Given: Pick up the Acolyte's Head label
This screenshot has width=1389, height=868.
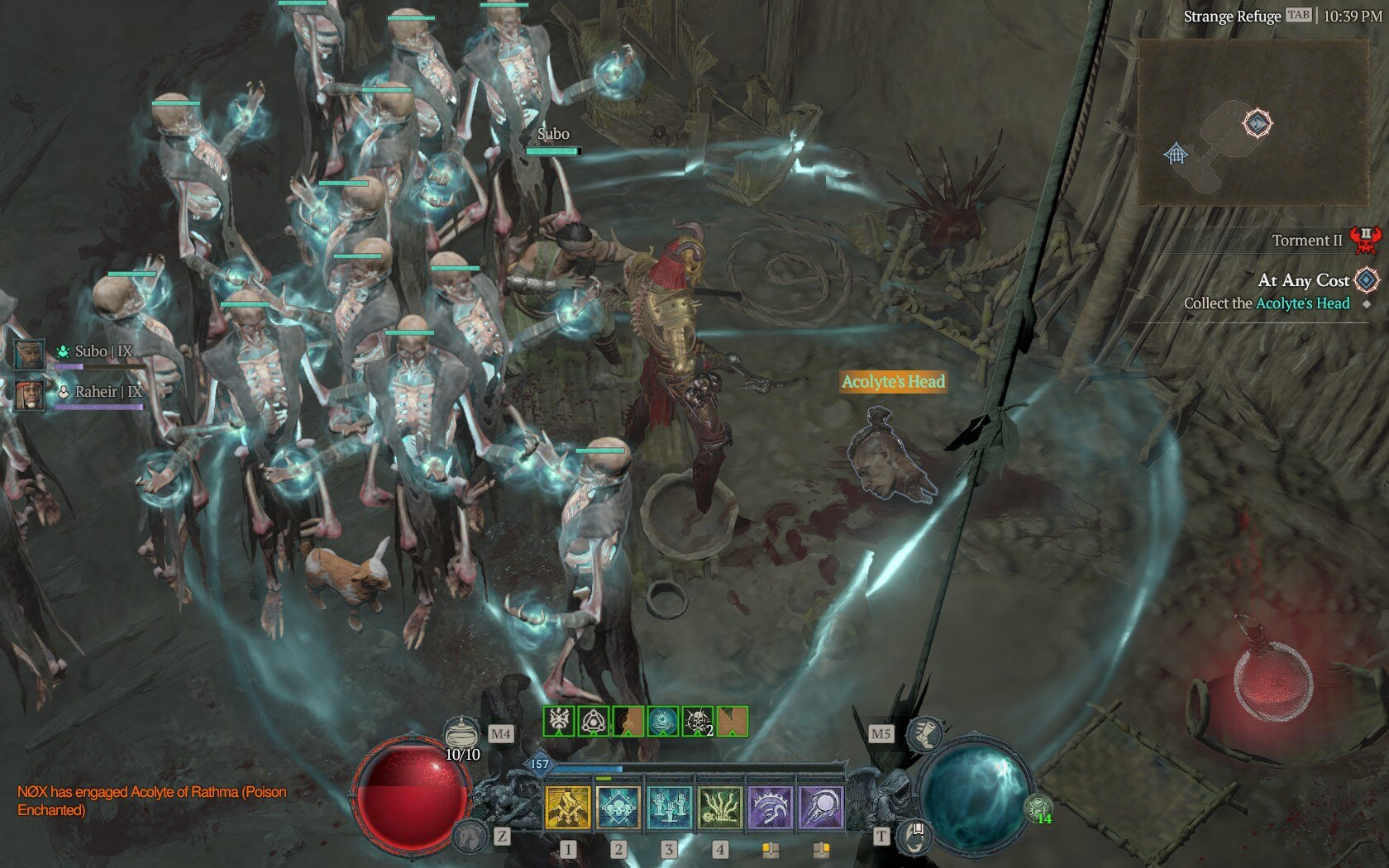Looking at the screenshot, I should pos(893,381).
